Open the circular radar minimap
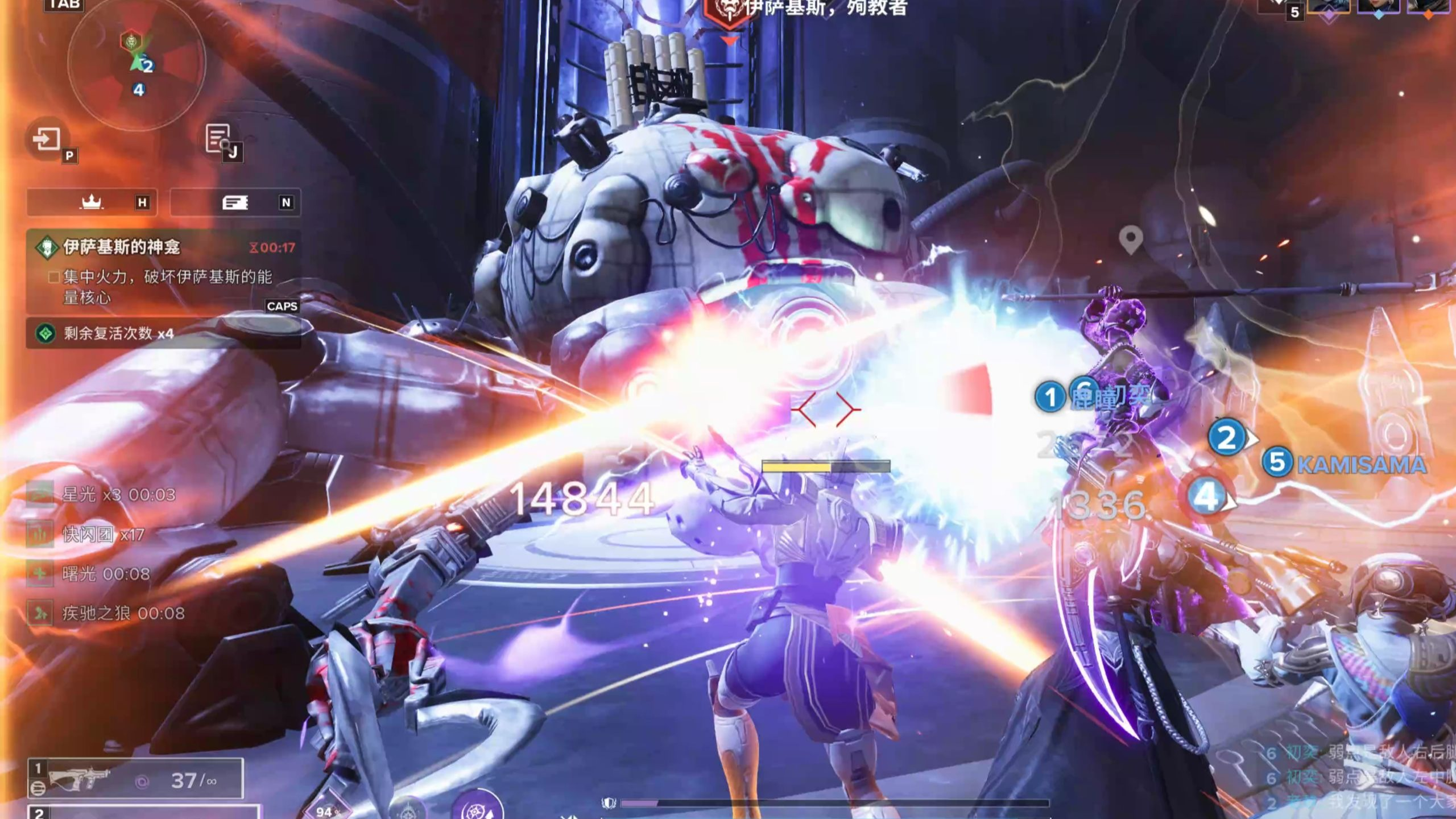Image resolution: width=1456 pixels, height=819 pixels. point(136,63)
